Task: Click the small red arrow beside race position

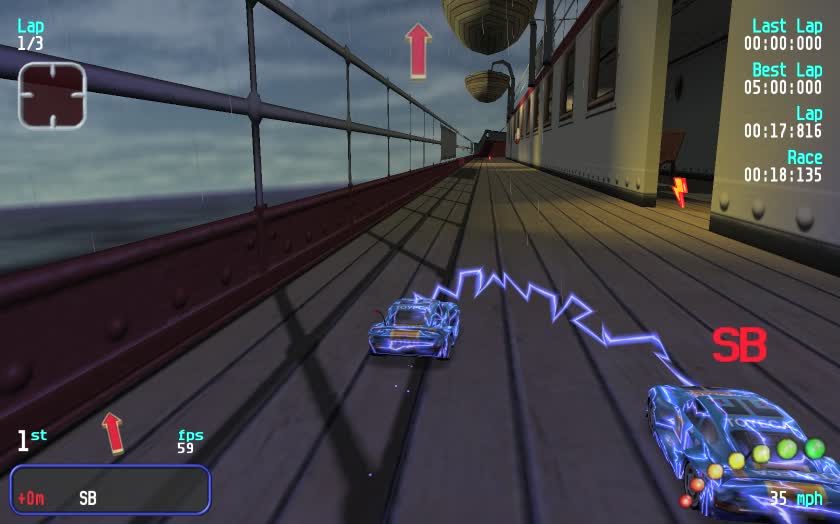Action: point(113,432)
